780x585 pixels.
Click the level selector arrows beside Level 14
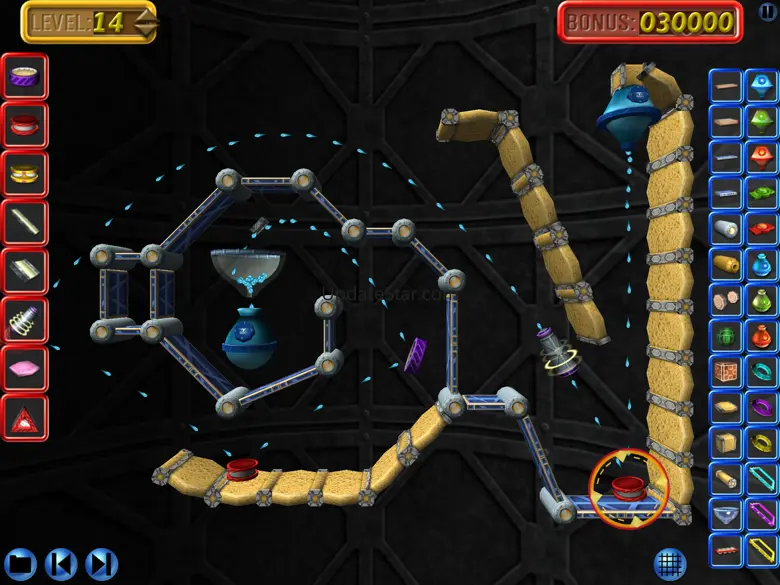145,22
